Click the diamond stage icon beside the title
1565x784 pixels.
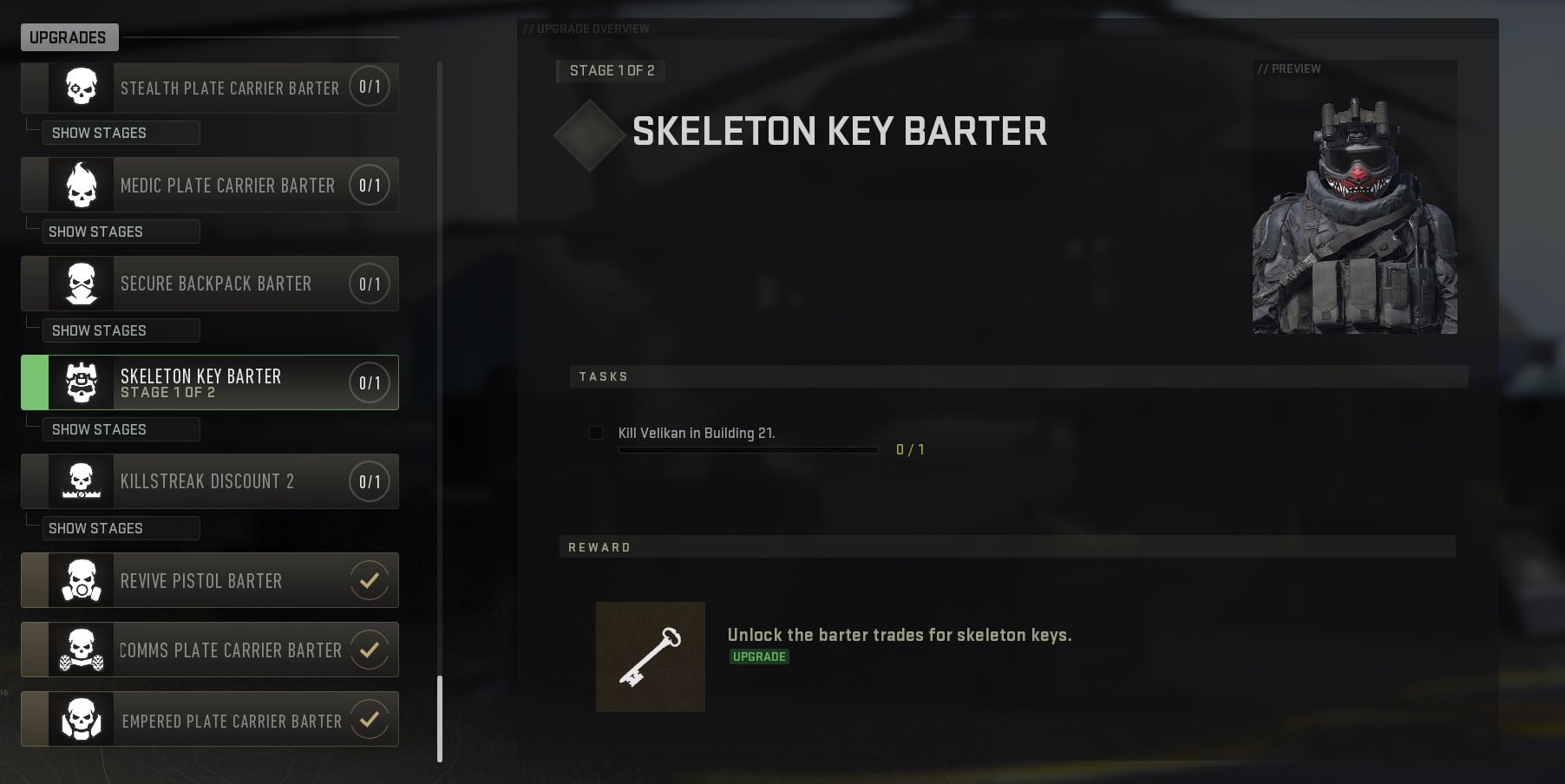tap(591, 134)
